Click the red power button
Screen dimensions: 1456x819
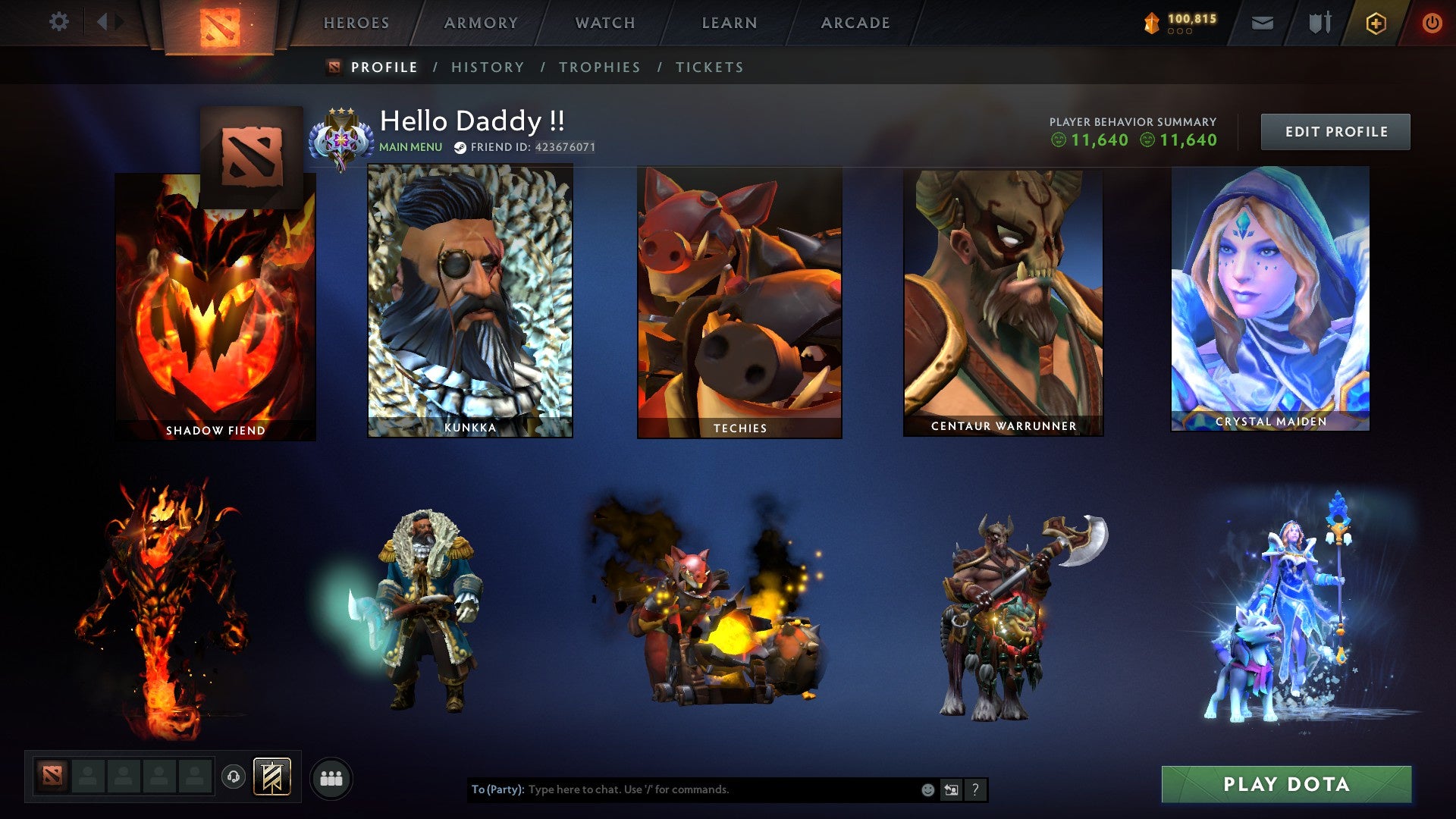pyautogui.click(x=1433, y=23)
